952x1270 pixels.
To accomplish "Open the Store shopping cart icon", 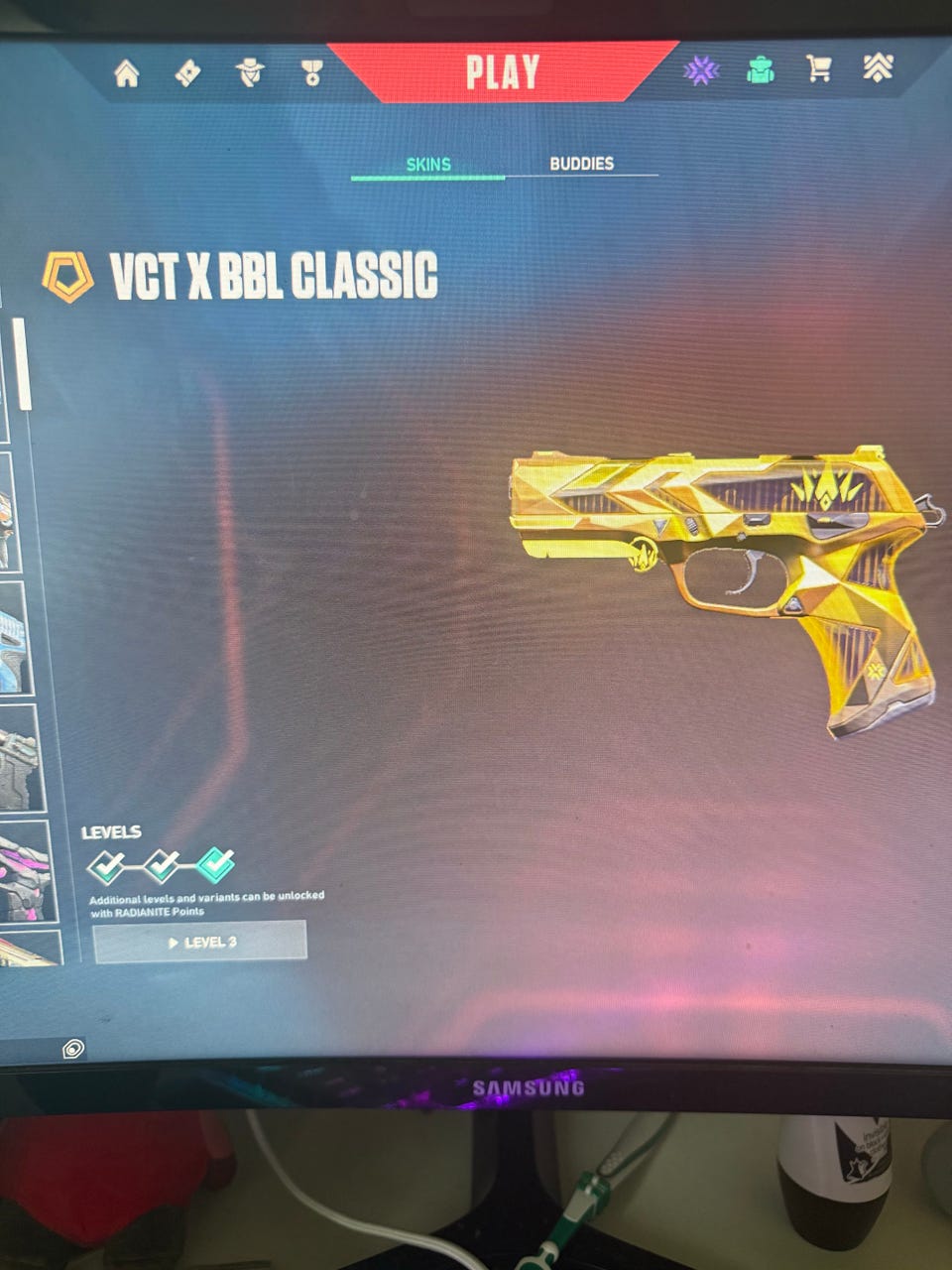I will 819,68.
